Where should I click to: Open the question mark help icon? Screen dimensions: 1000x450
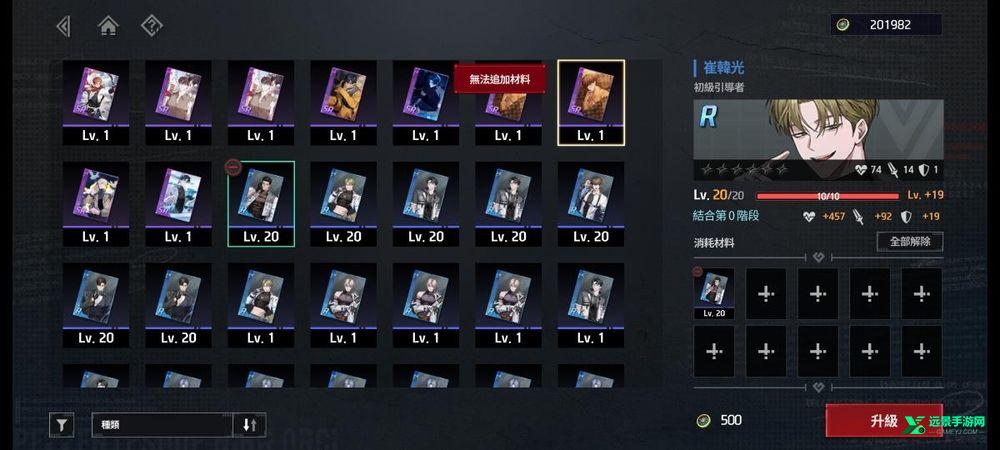pyautogui.click(x=151, y=26)
